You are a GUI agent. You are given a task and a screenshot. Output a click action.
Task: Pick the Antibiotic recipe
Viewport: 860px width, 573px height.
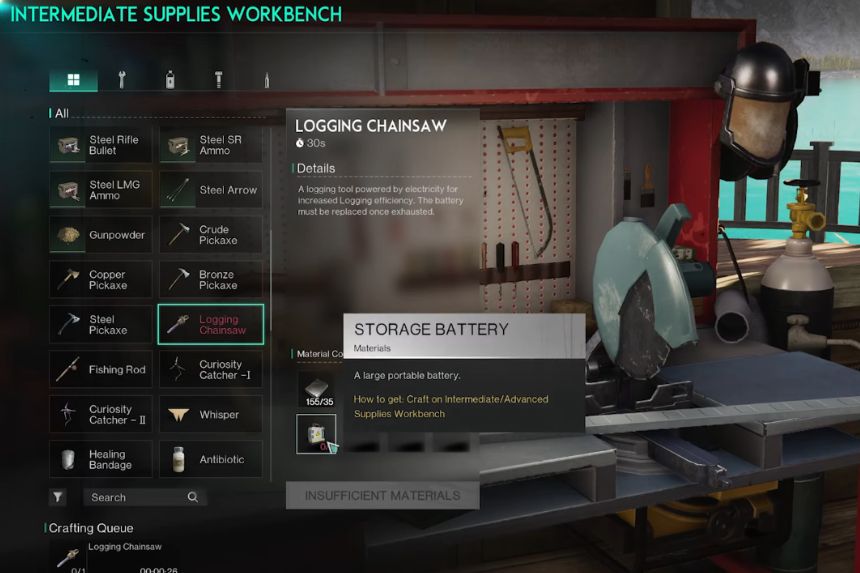[211, 460]
